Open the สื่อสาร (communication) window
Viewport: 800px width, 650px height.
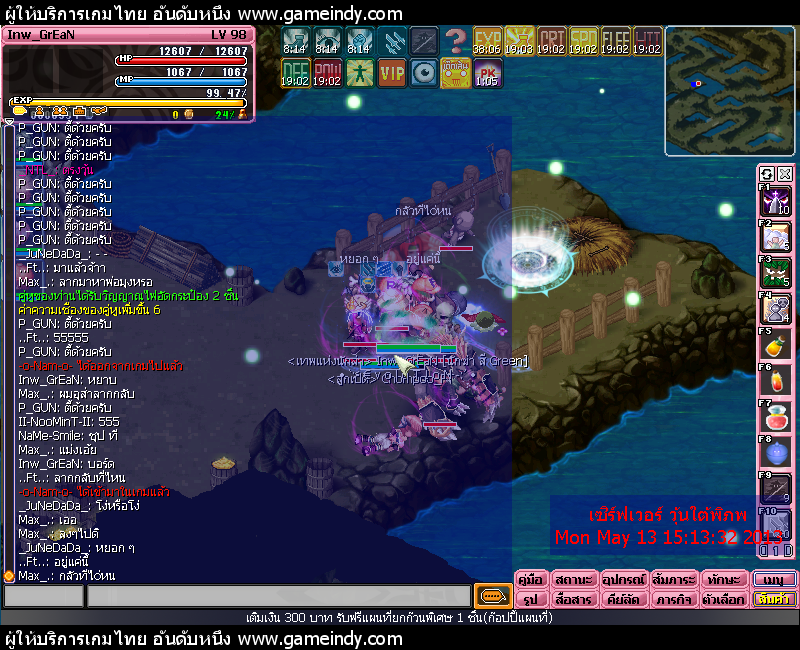coord(573,599)
